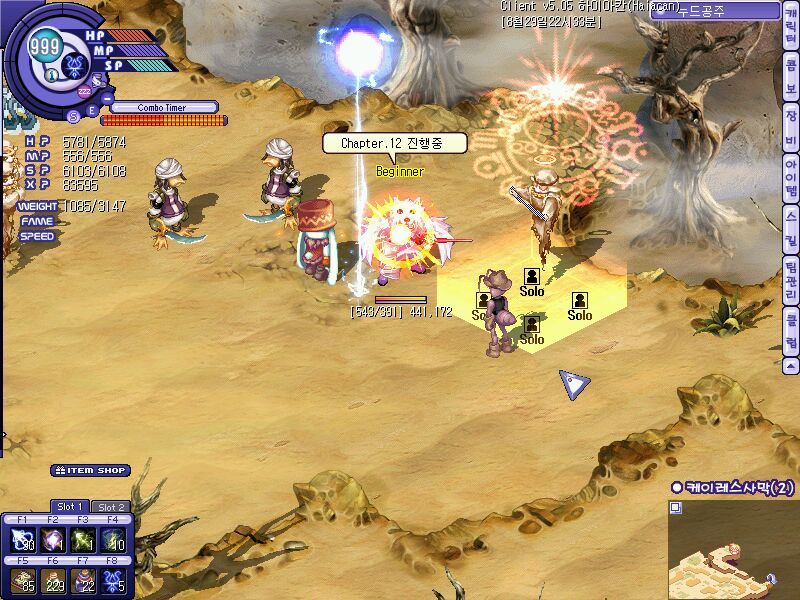The image size is (800, 600).
Task: Use the F5 item with count 85
Action: point(22,579)
